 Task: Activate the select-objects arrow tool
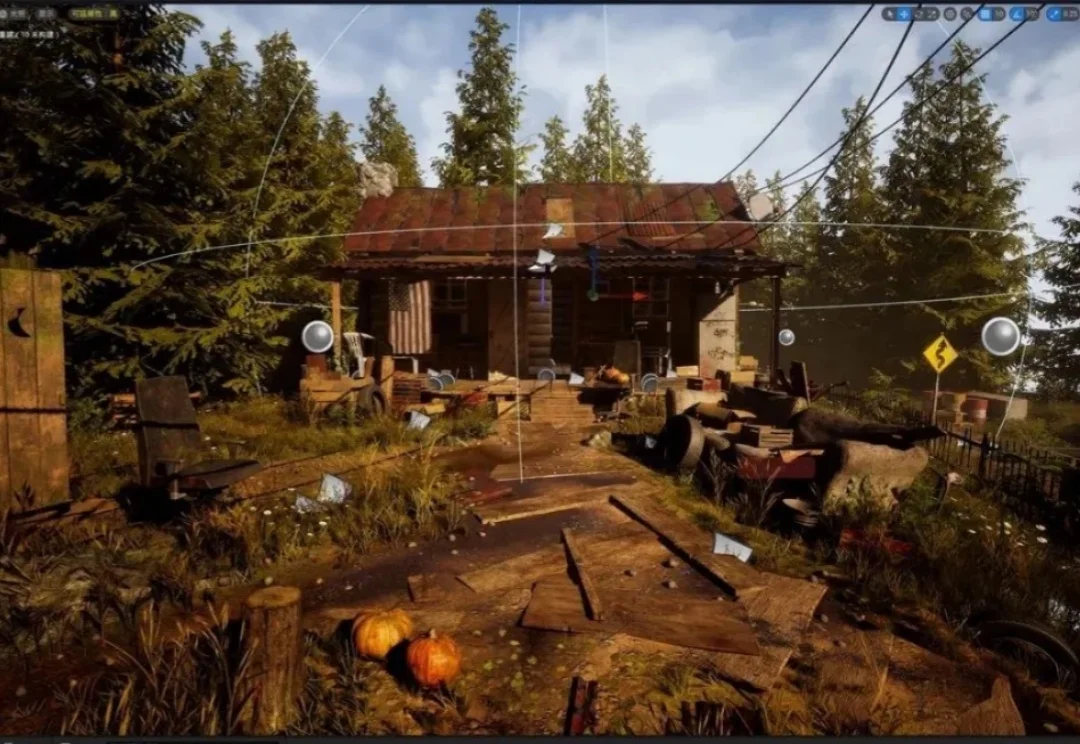[889, 14]
